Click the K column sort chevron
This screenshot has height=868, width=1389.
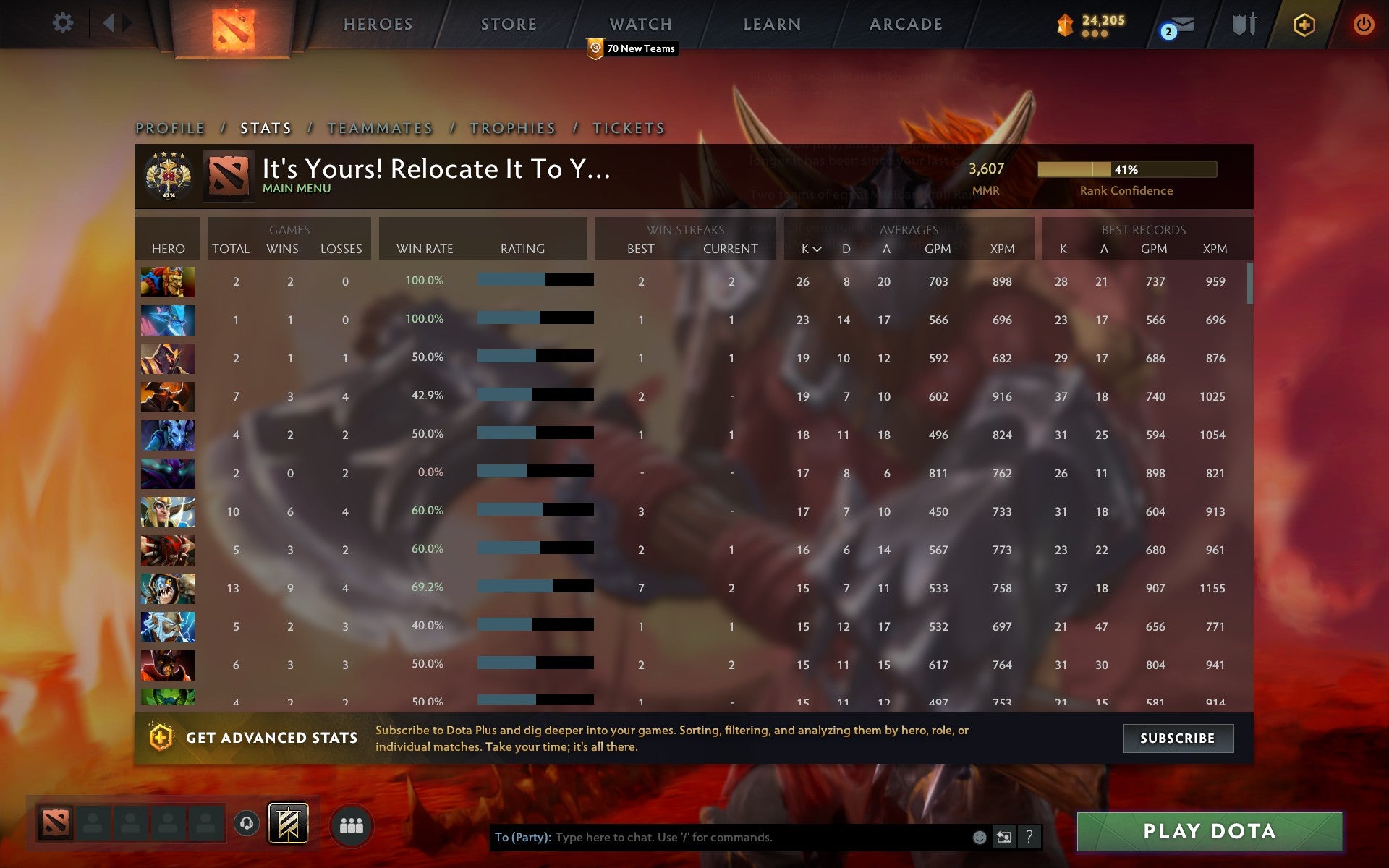[817, 249]
